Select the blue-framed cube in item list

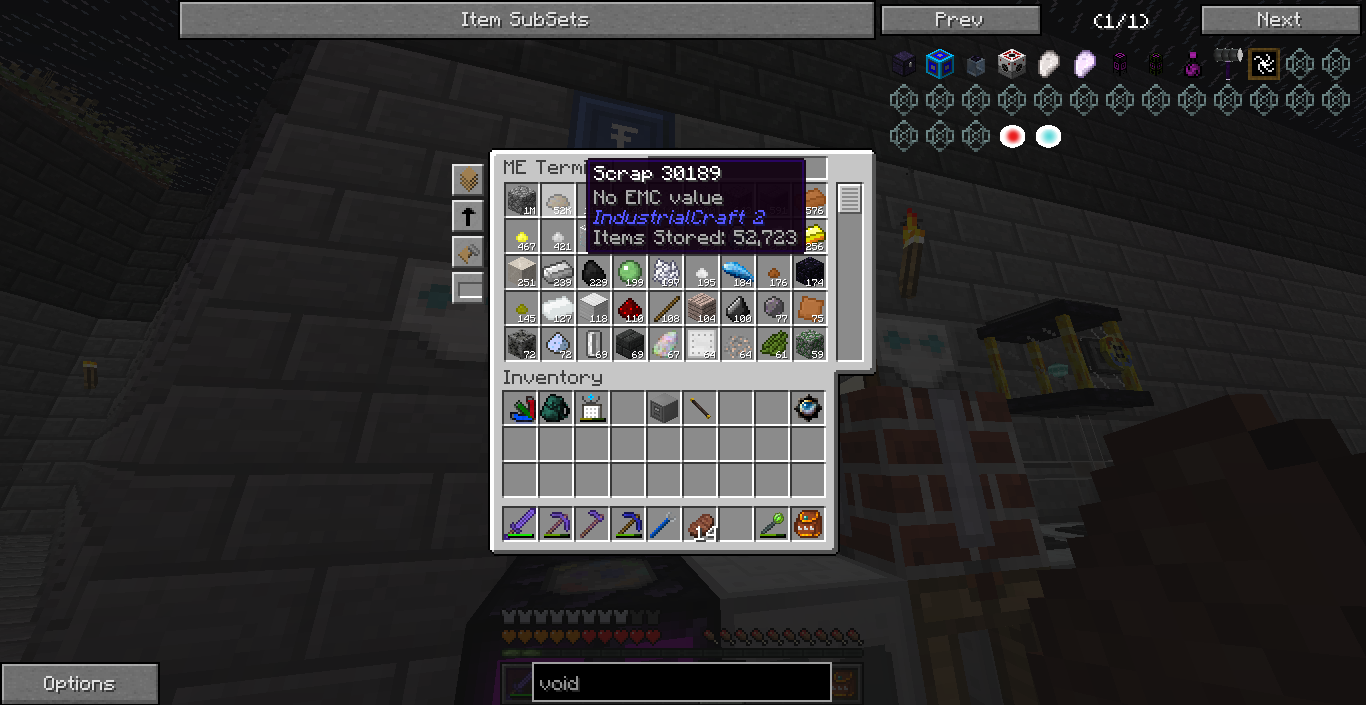(x=940, y=65)
